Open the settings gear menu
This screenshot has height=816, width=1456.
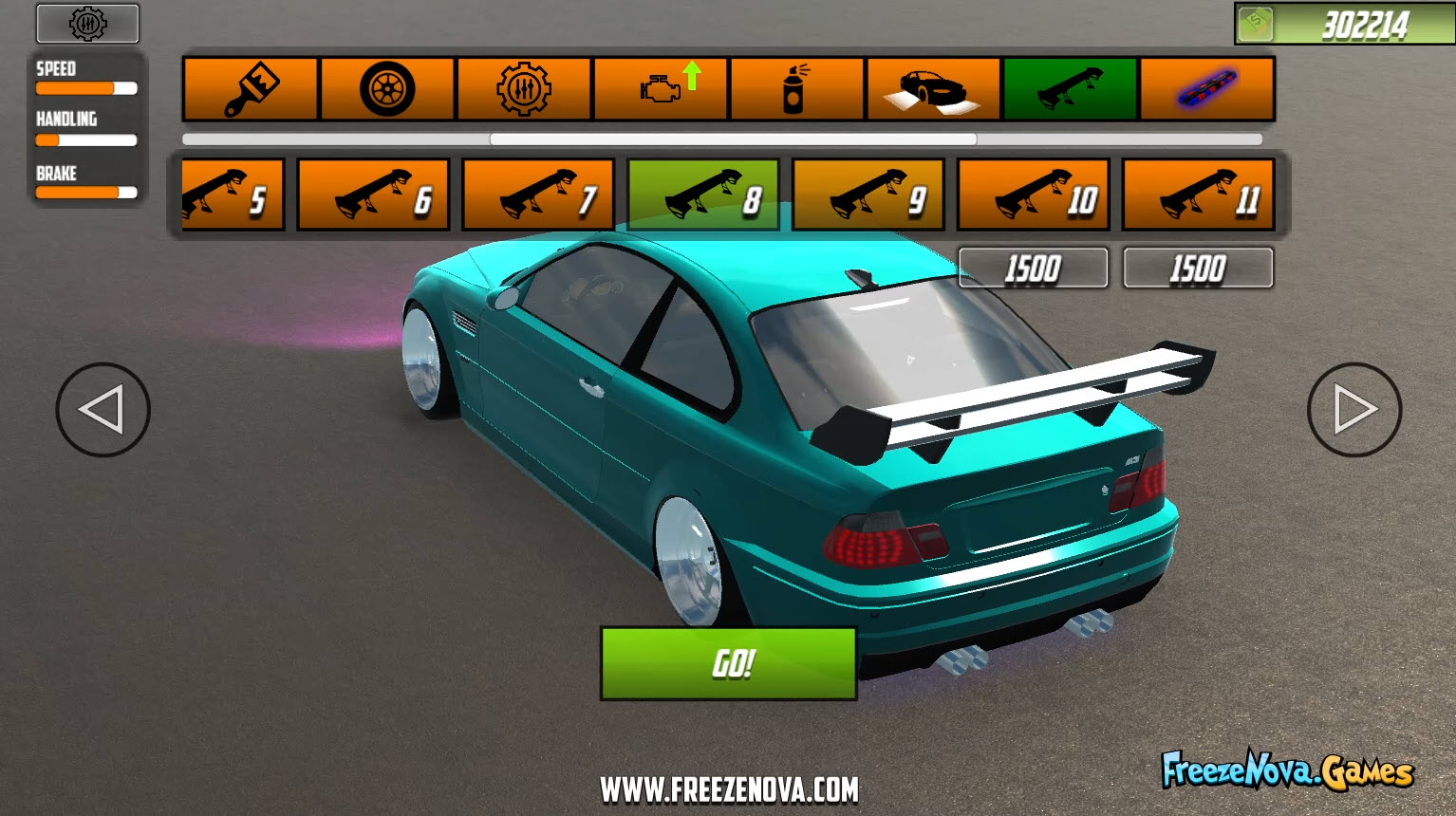[86, 24]
